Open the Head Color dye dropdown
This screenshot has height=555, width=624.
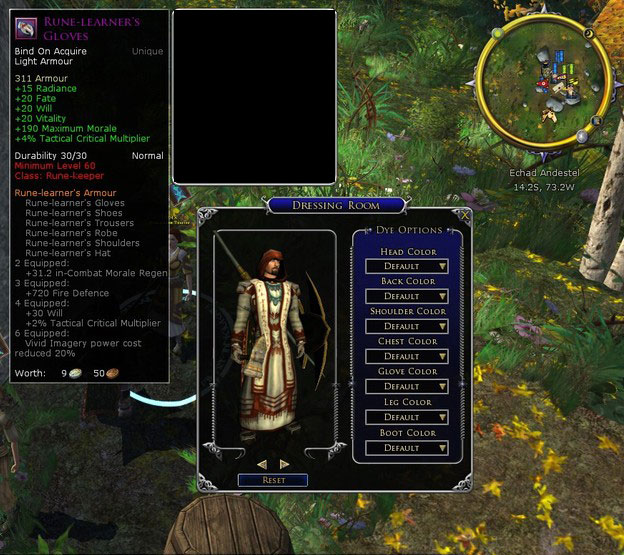coord(407,266)
